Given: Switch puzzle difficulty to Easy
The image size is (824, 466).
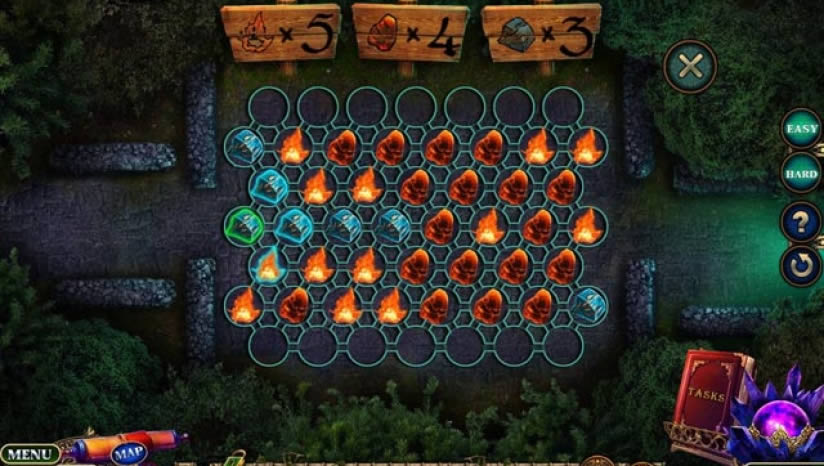Looking at the screenshot, I should (x=802, y=129).
